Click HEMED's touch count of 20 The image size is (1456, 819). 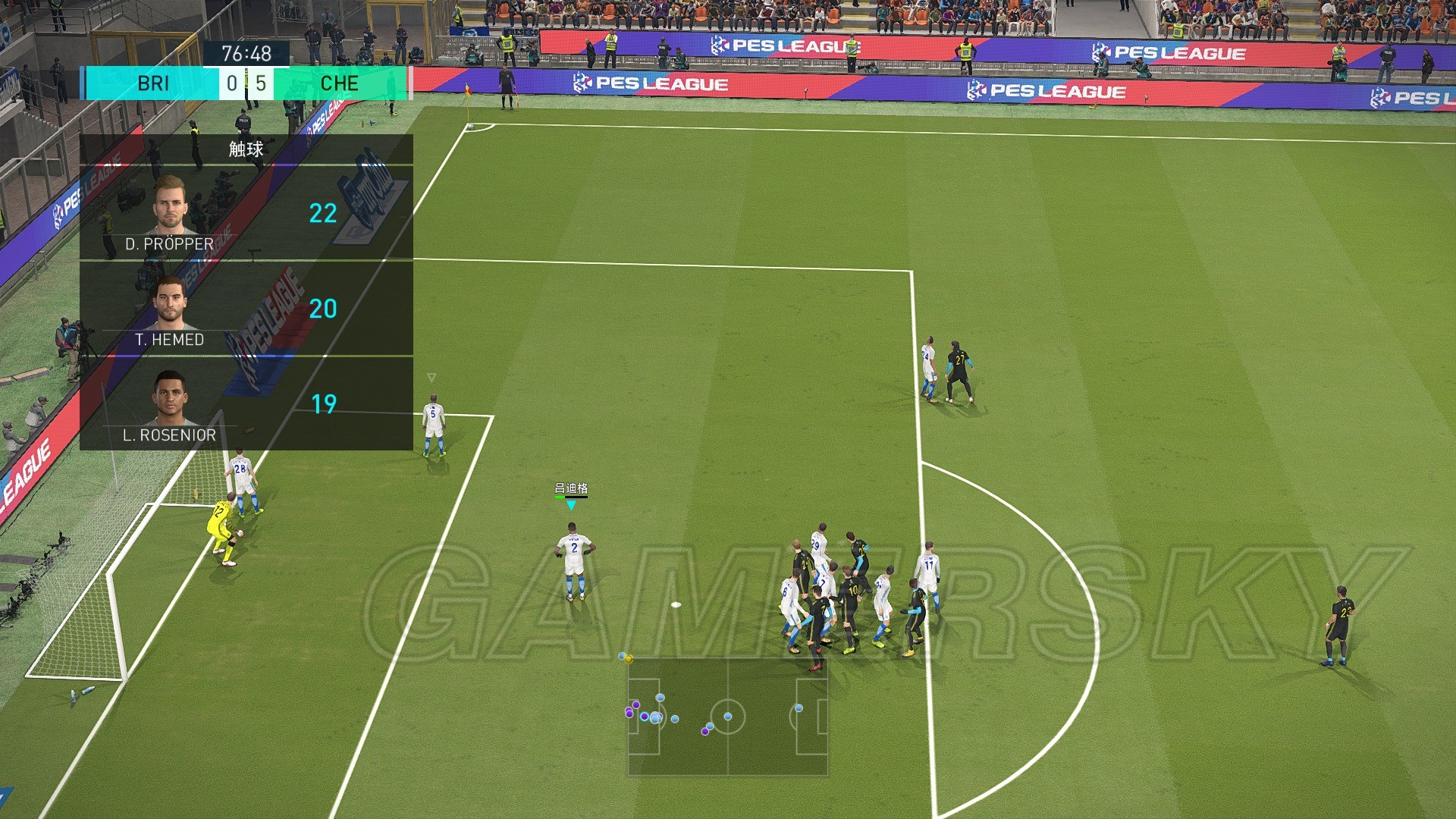(x=325, y=309)
